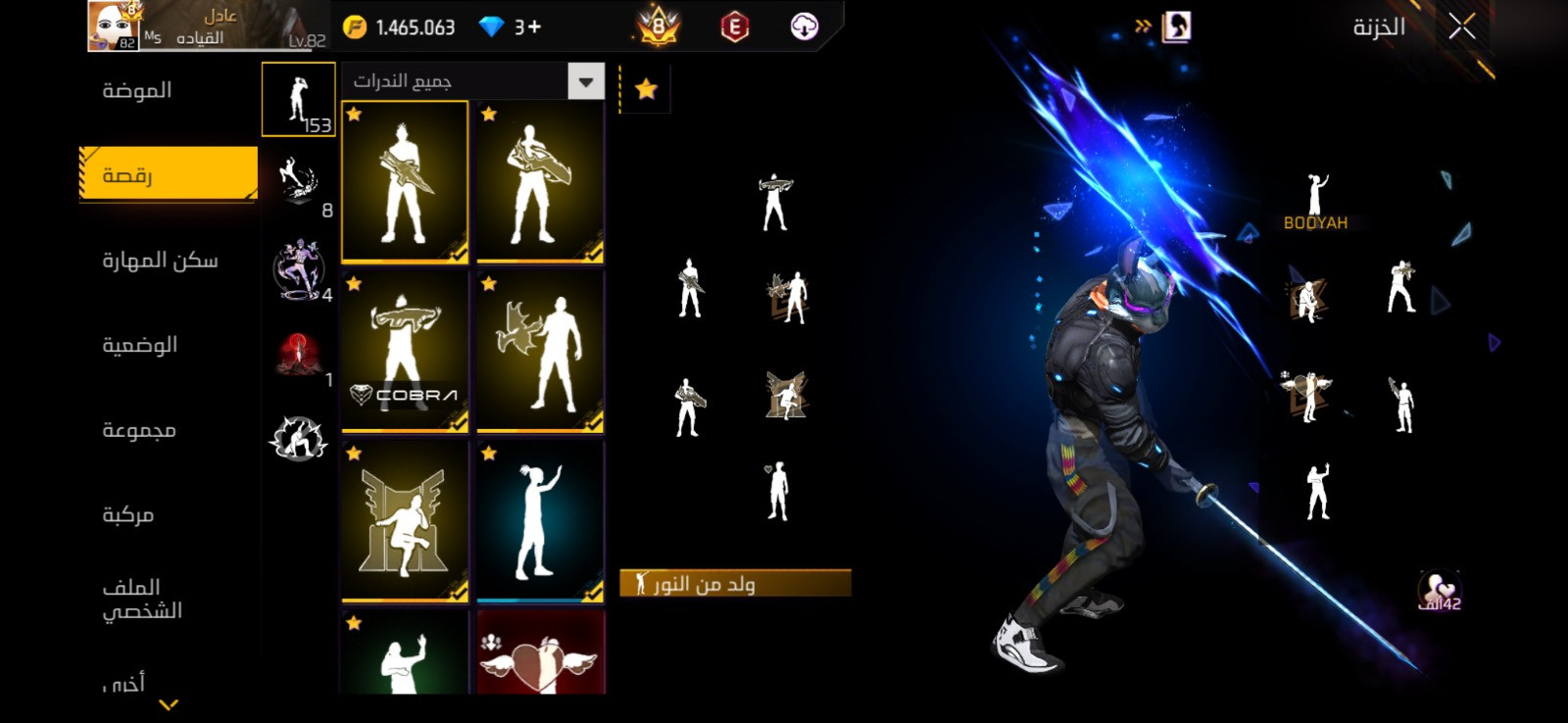Toggle the star favorites filter
Screen dimensions: 1568x723
646,90
